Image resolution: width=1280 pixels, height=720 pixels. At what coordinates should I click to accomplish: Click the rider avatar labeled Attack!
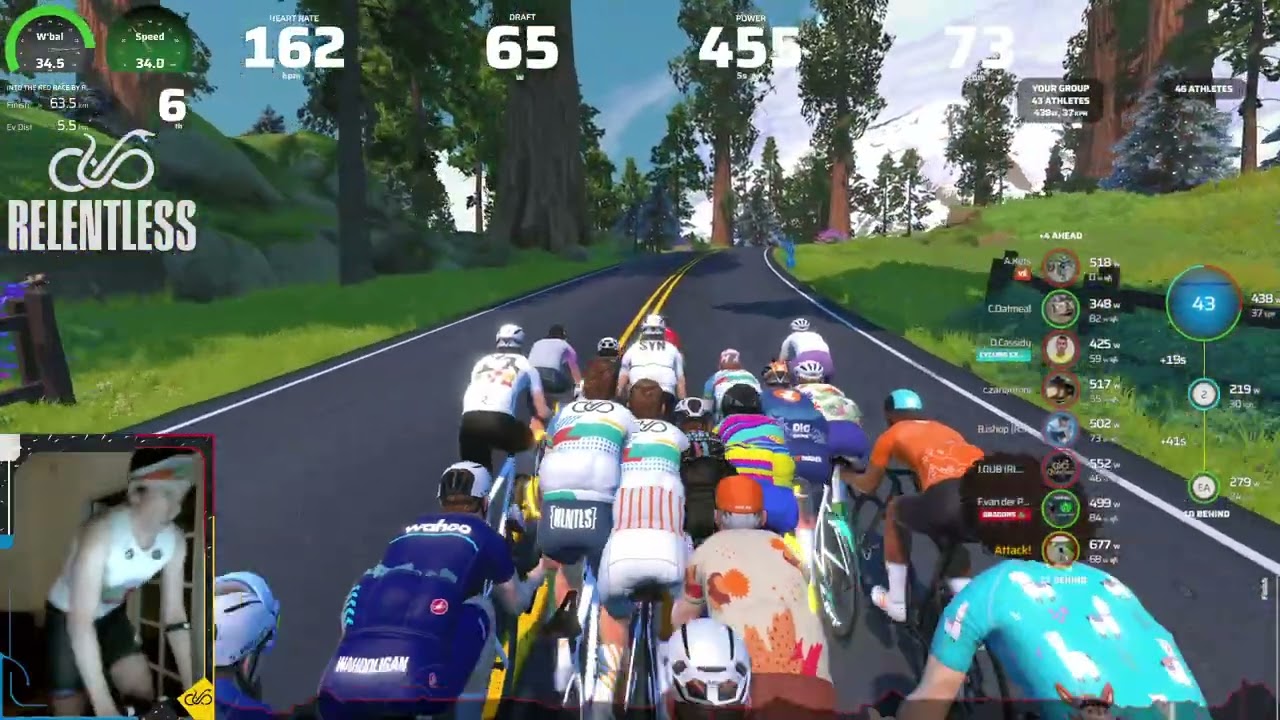point(1060,549)
